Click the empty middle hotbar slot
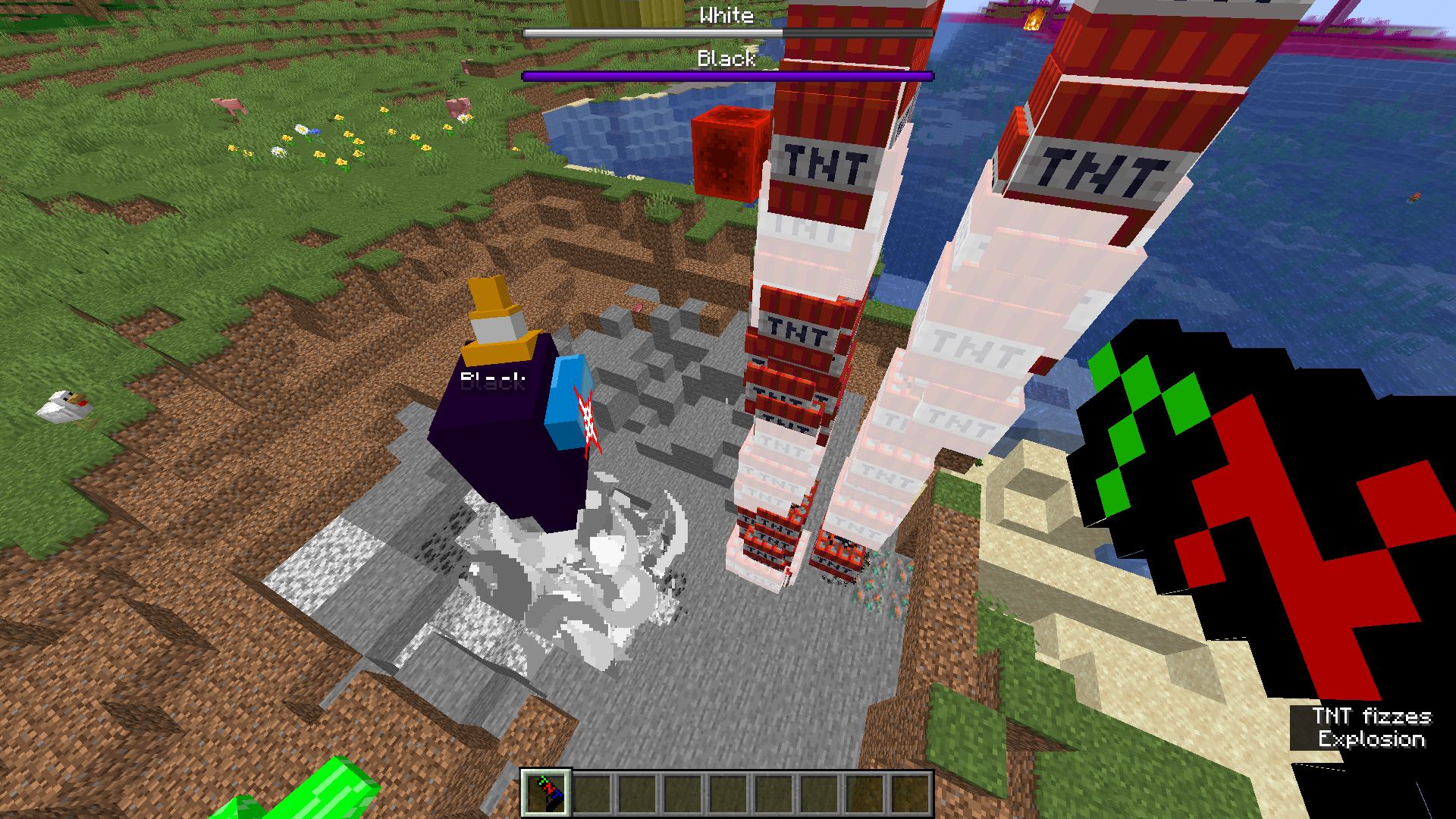Image resolution: width=1456 pixels, height=819 pixels. [726, 795]
